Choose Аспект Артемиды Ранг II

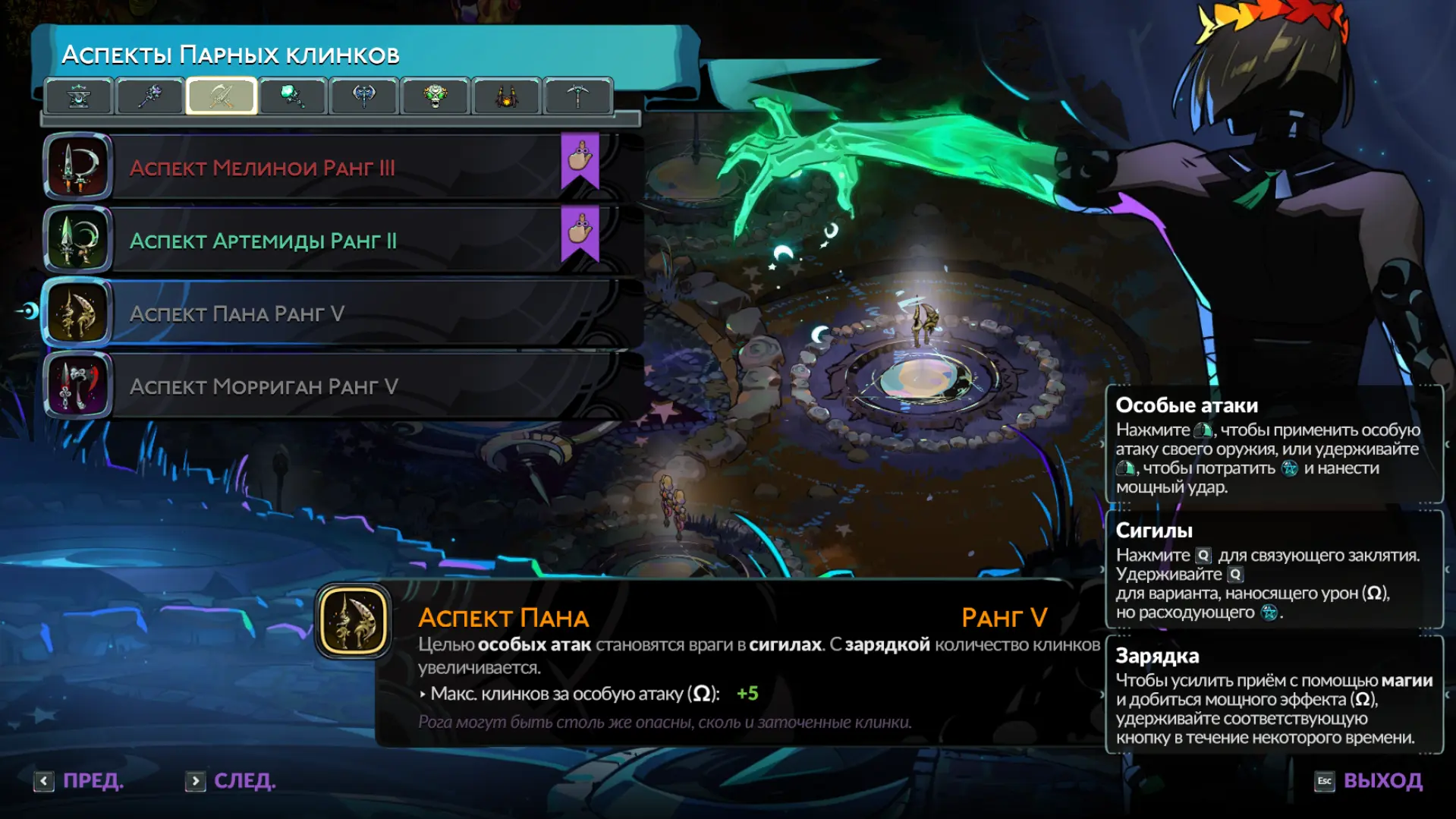[x=334, y=241]
